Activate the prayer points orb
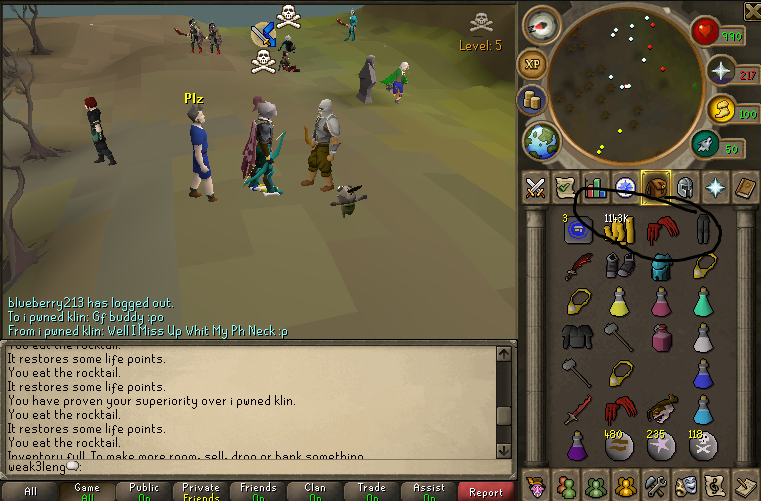 tap(721, 71)
